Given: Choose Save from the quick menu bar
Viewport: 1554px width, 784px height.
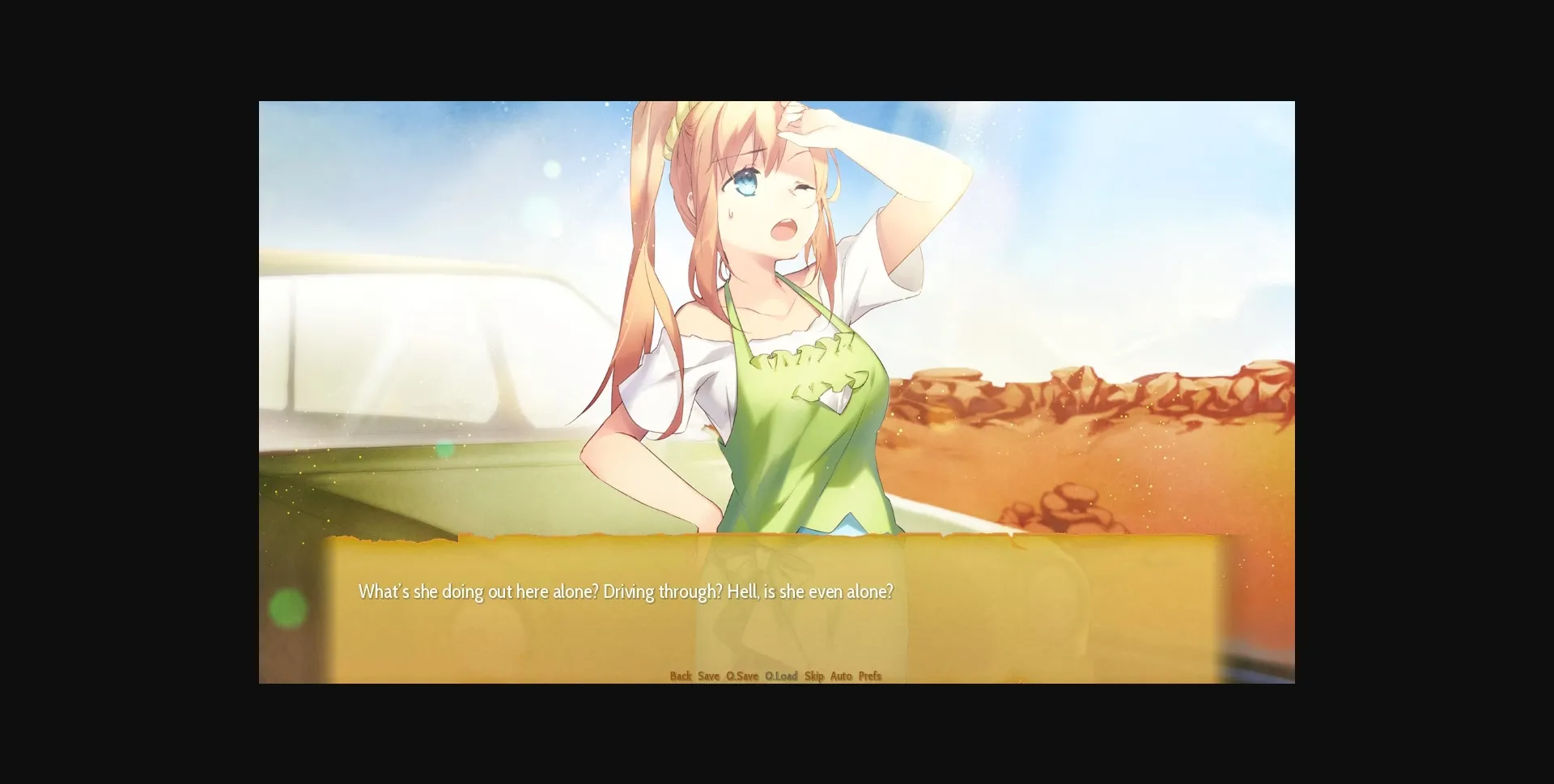Looking at the screenshot, I should click(708, 676).
